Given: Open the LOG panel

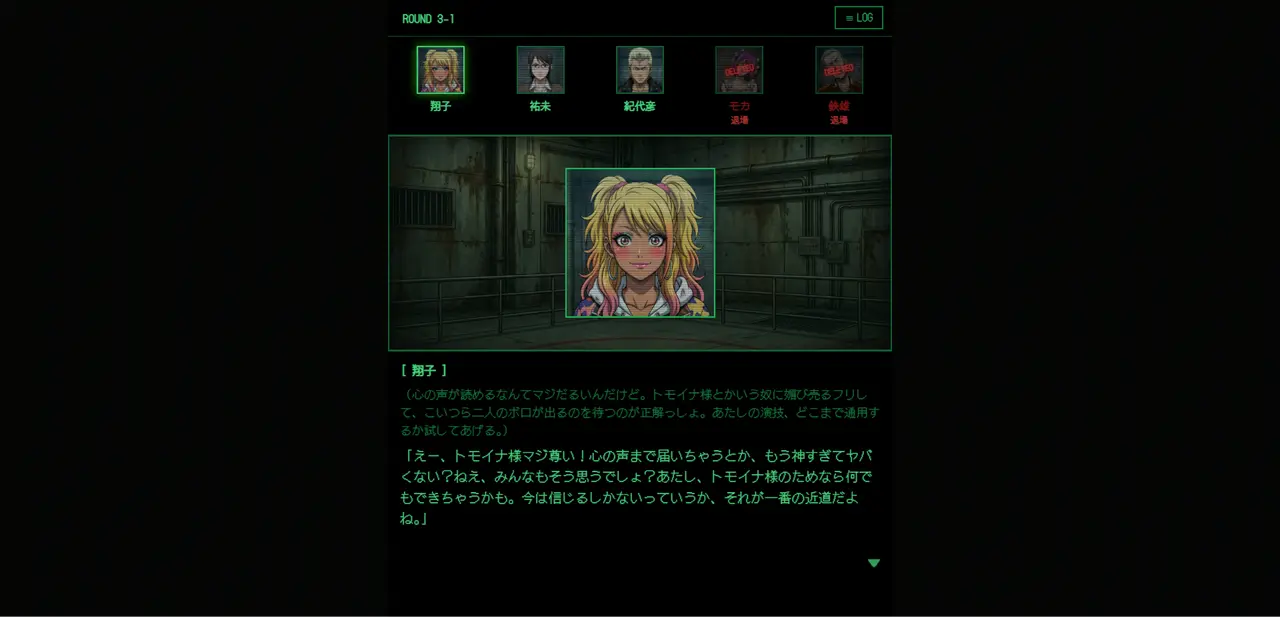Looking at the screenshot, I should (x=858, y=18).
